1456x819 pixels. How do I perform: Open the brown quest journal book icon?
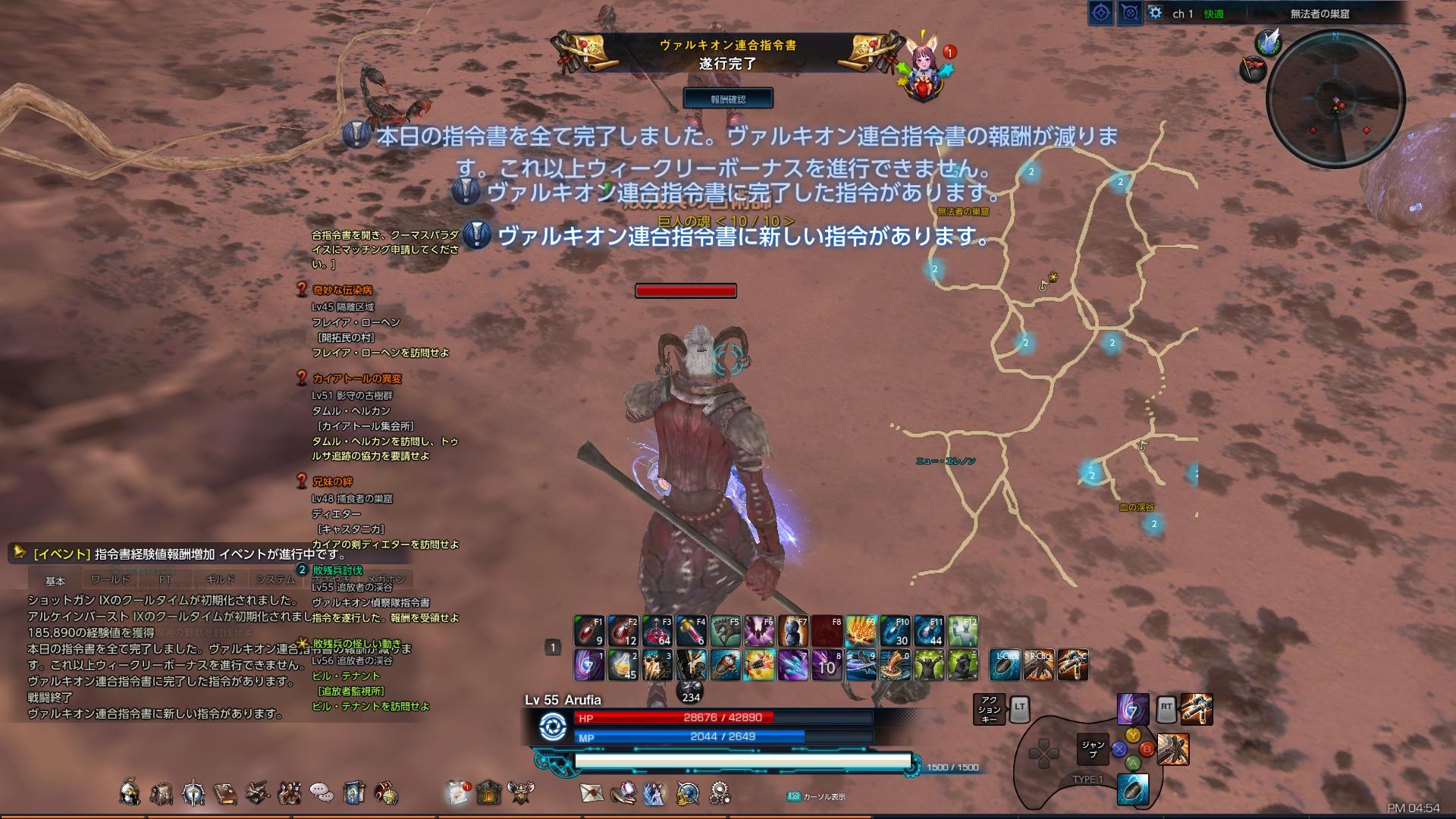[x=225, y=793]
